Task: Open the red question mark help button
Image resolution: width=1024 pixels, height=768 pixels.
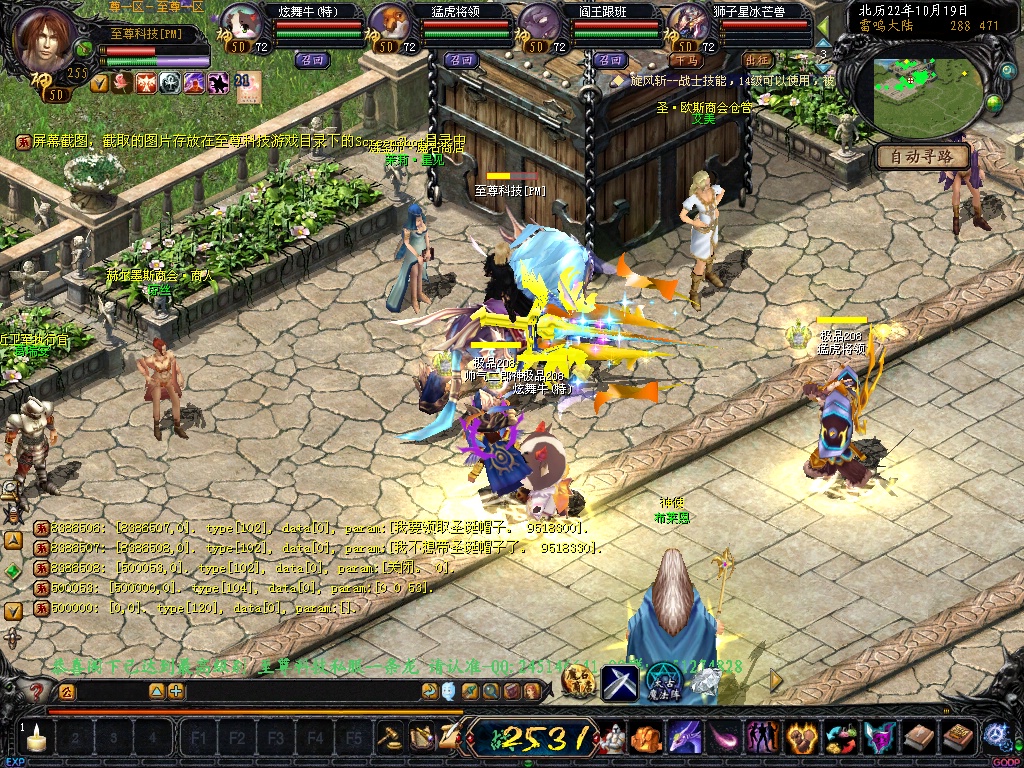Action: tap(37, 691)
